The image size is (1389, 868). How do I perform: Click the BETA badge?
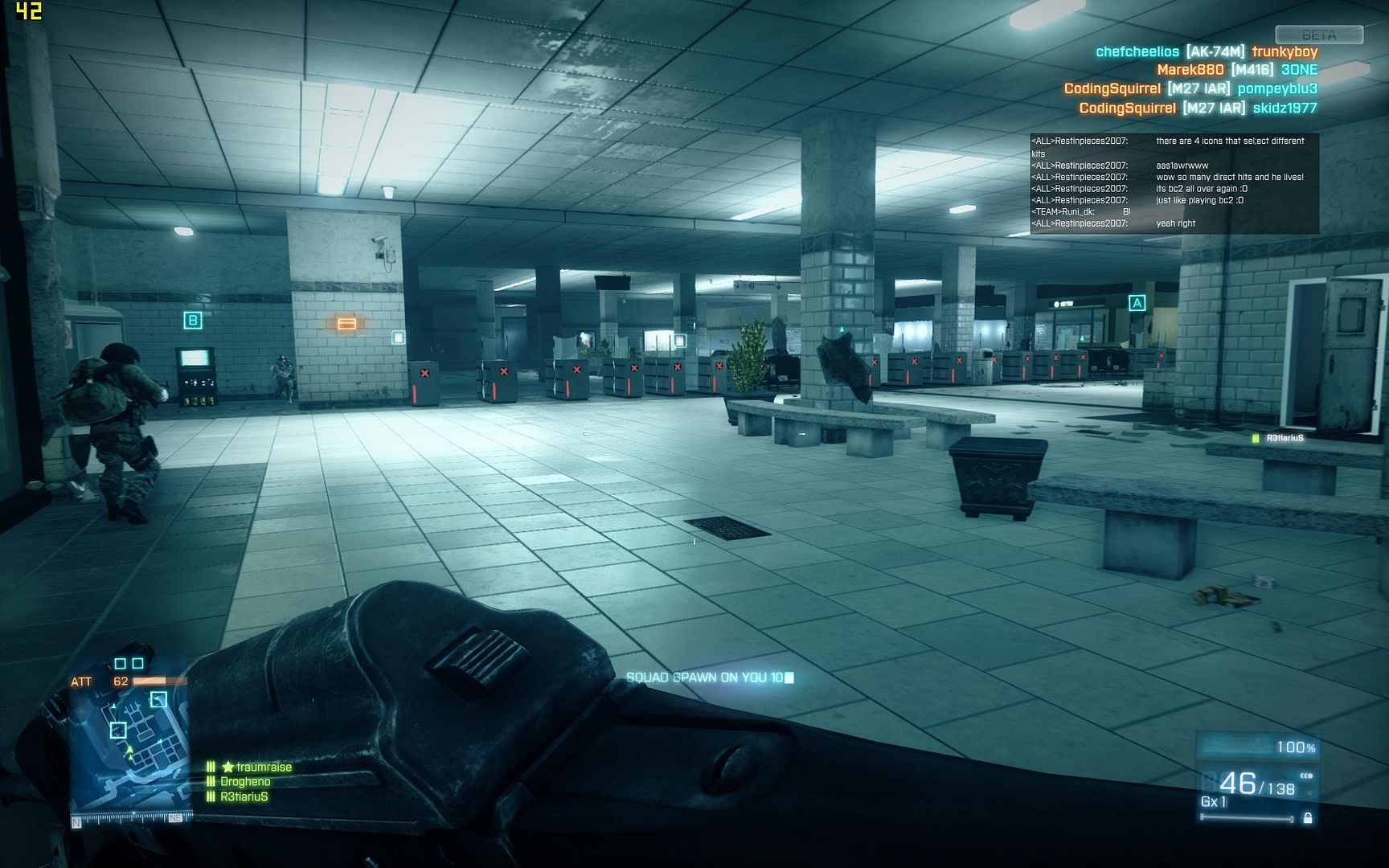[x=1318, y=35]
